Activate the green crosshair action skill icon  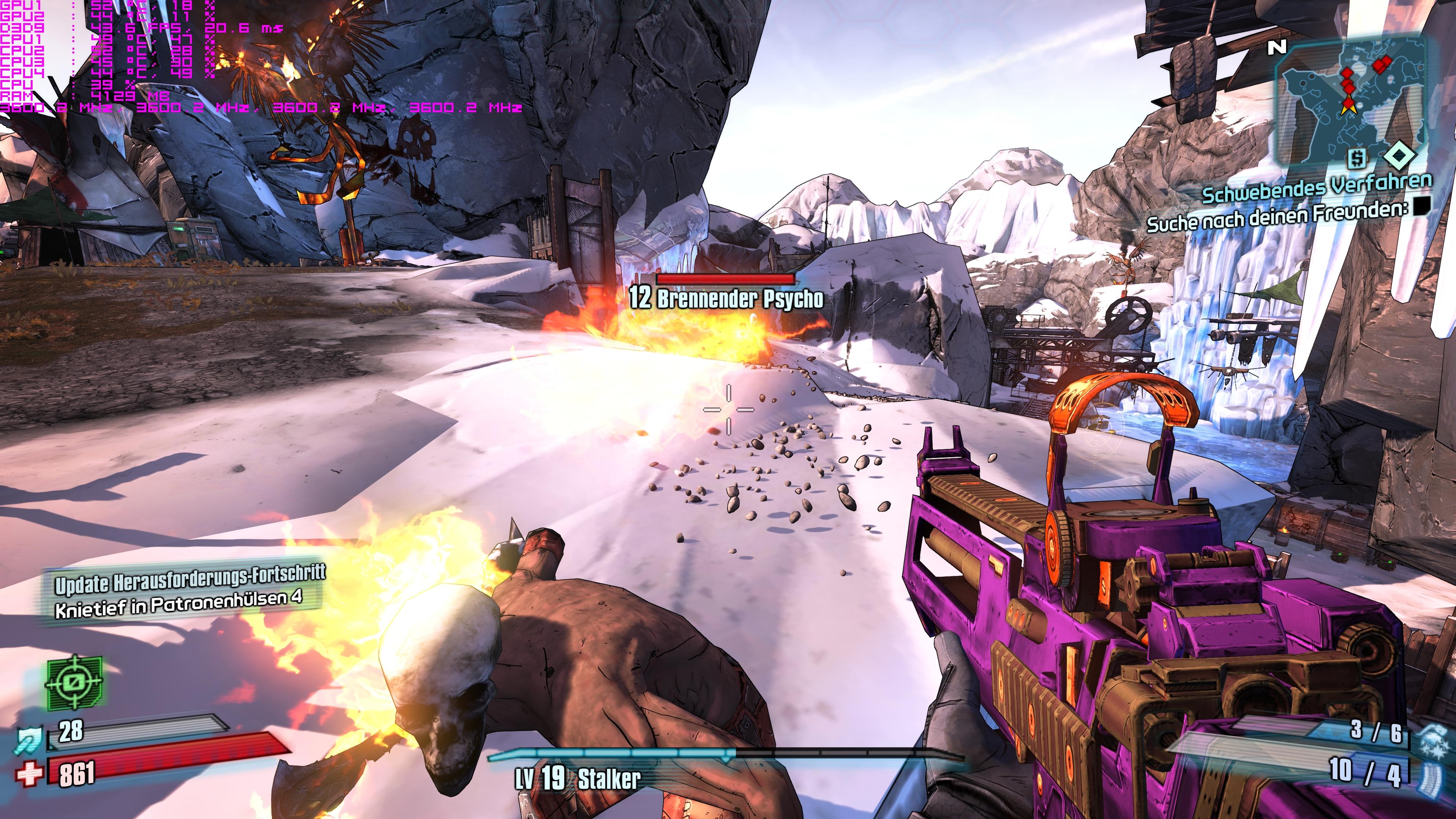pyautogui.click(x=74, y=683)
